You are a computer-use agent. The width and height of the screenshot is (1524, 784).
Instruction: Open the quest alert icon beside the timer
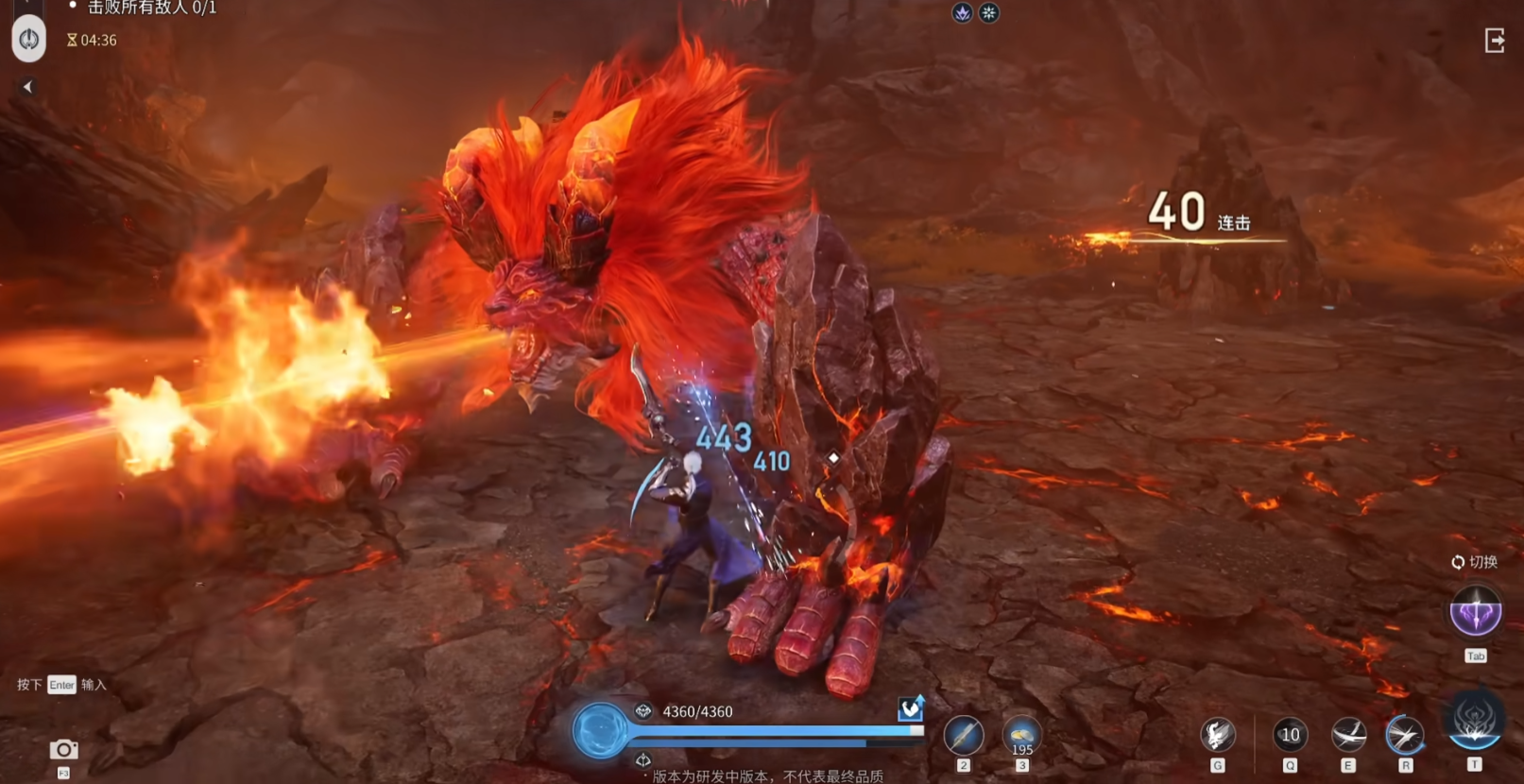pyautogui.click(x=29, y=40)
